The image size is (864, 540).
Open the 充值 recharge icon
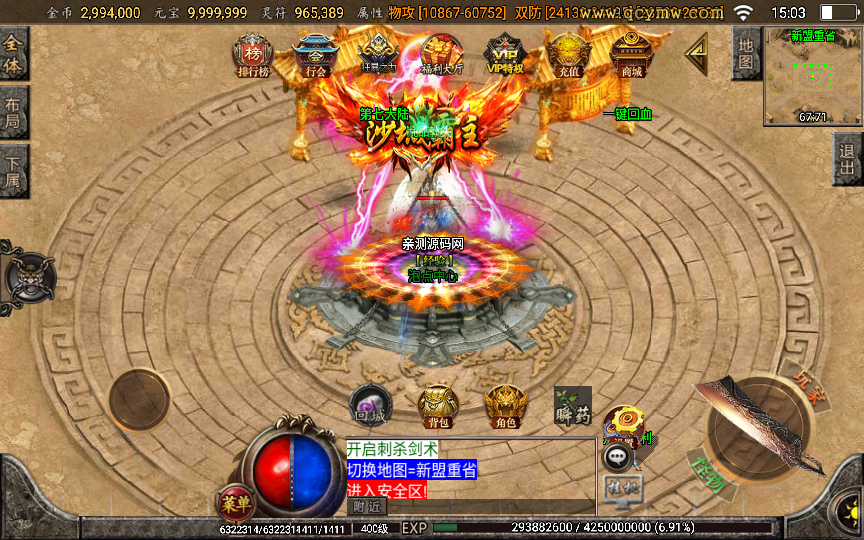pos(567,54)
